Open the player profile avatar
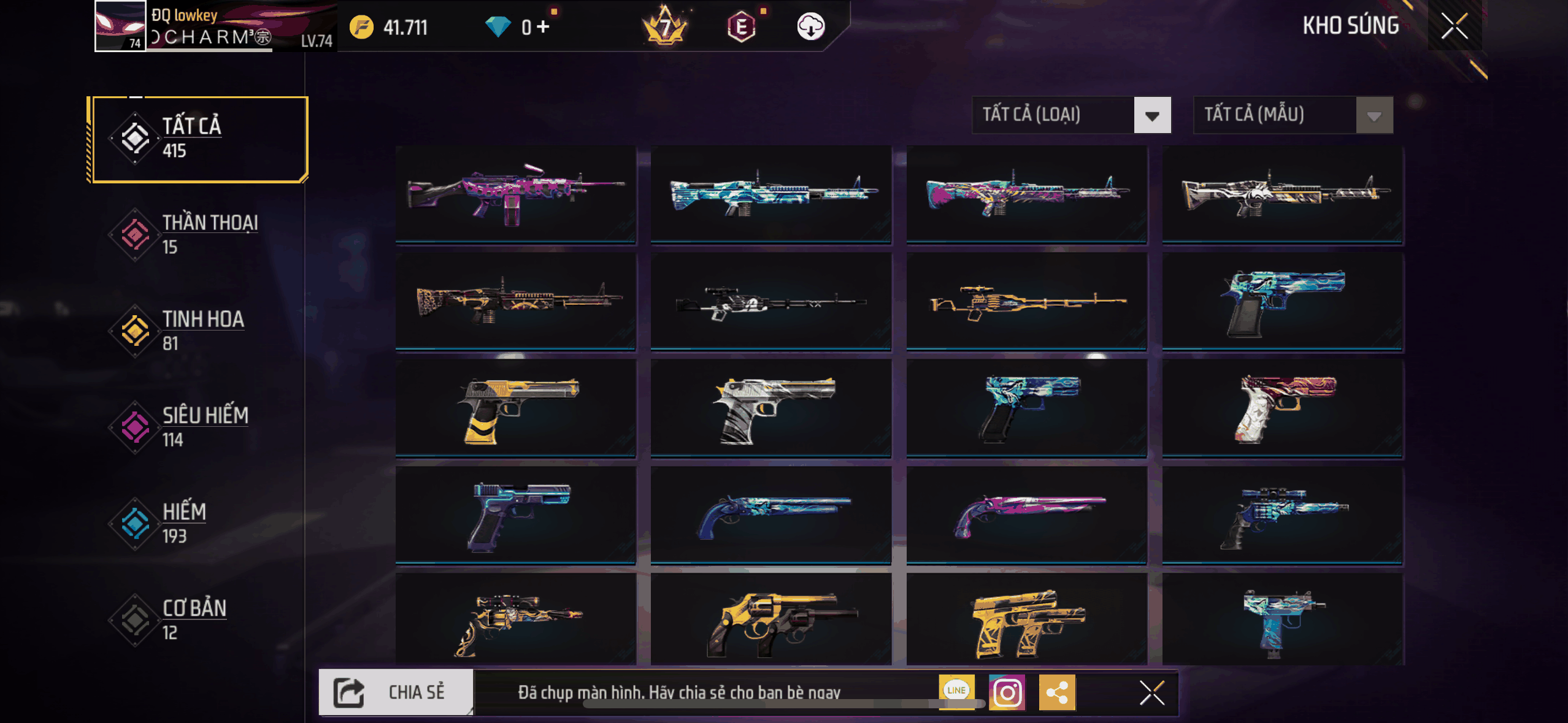Viewport: 1568px width, 723px height. point(120,26)
